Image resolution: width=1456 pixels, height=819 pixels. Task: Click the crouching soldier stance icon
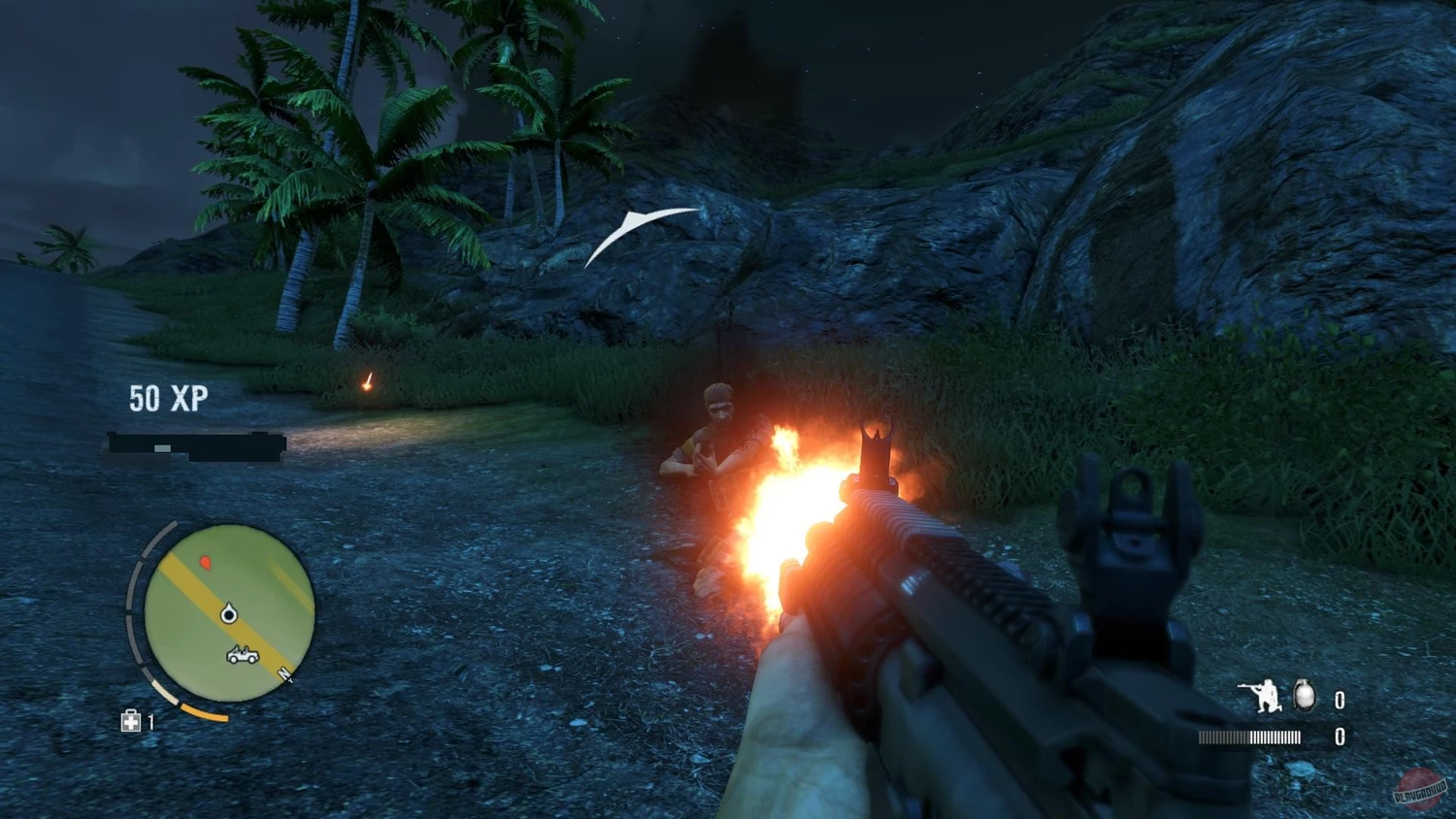(1261, 696)
